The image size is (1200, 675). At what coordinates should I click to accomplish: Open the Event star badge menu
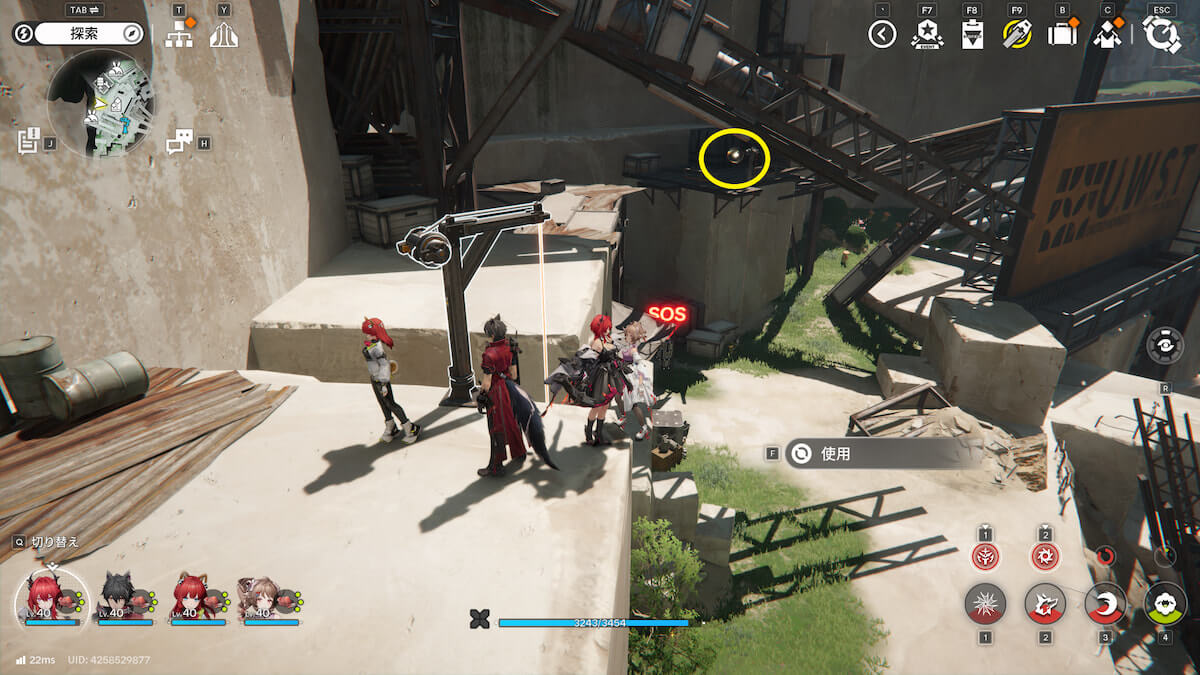tap(927, 35)
